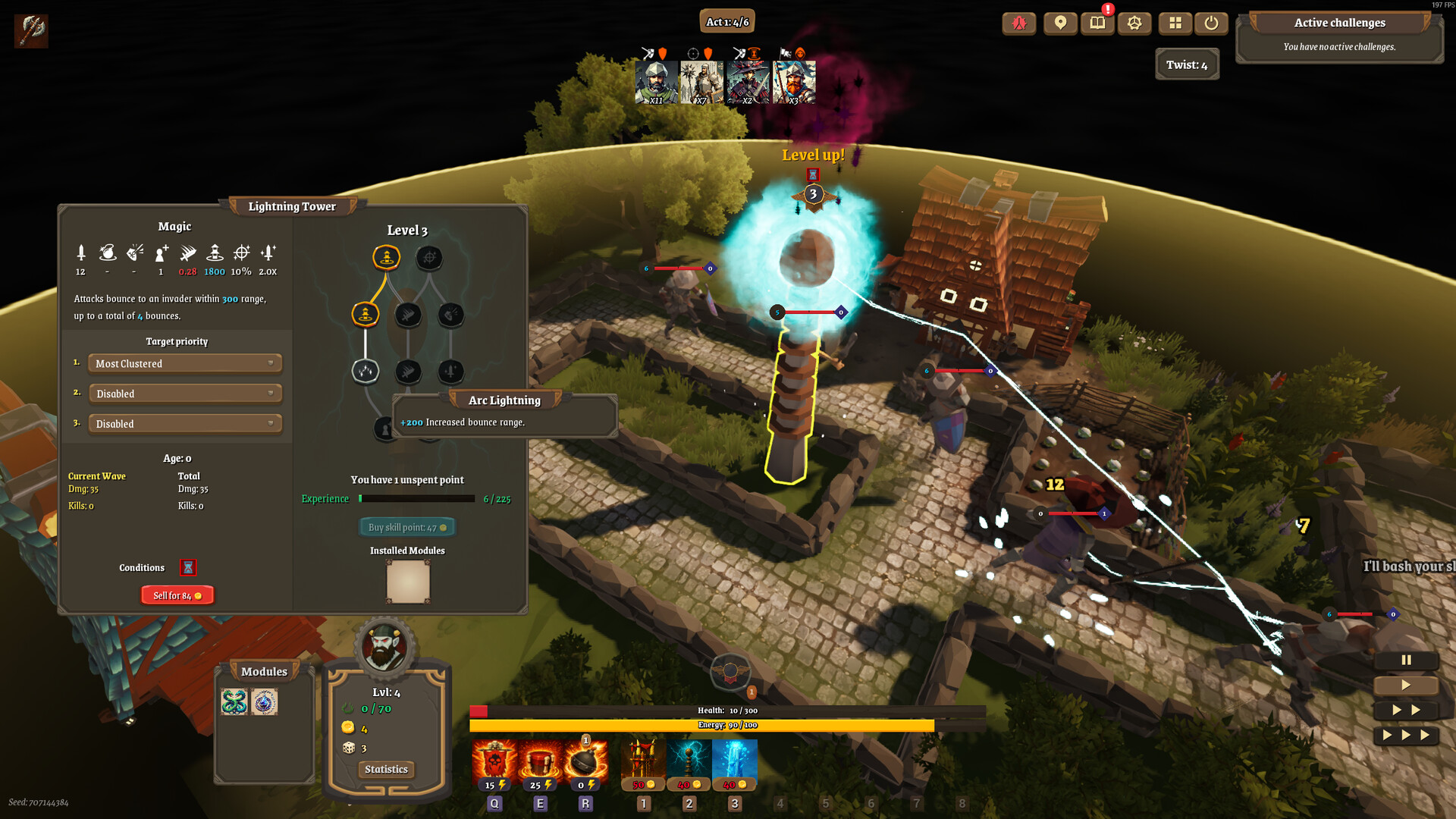Enable triple game speed

1405,735
